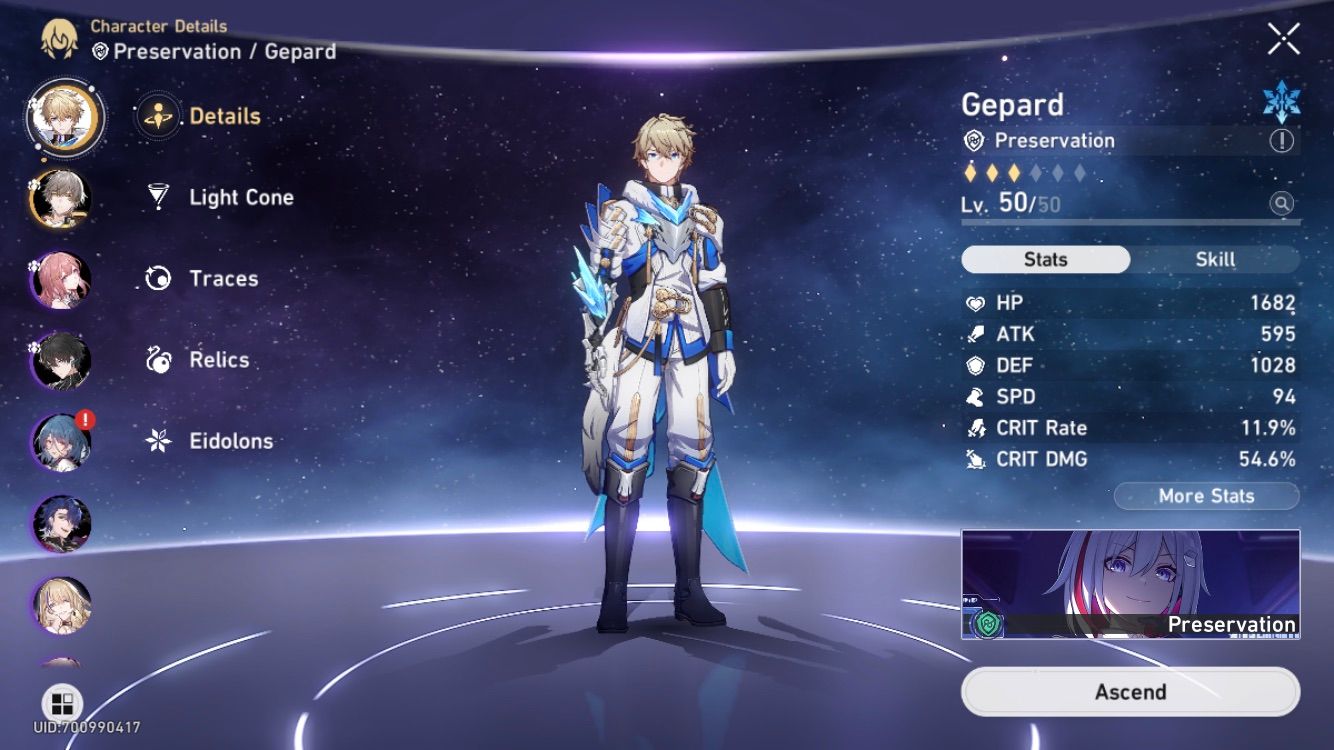This screenshot has height=750, width=1334.
Task: Click the Preservation path info icon
Action: pyautogui.click(x=1281, y=141)
